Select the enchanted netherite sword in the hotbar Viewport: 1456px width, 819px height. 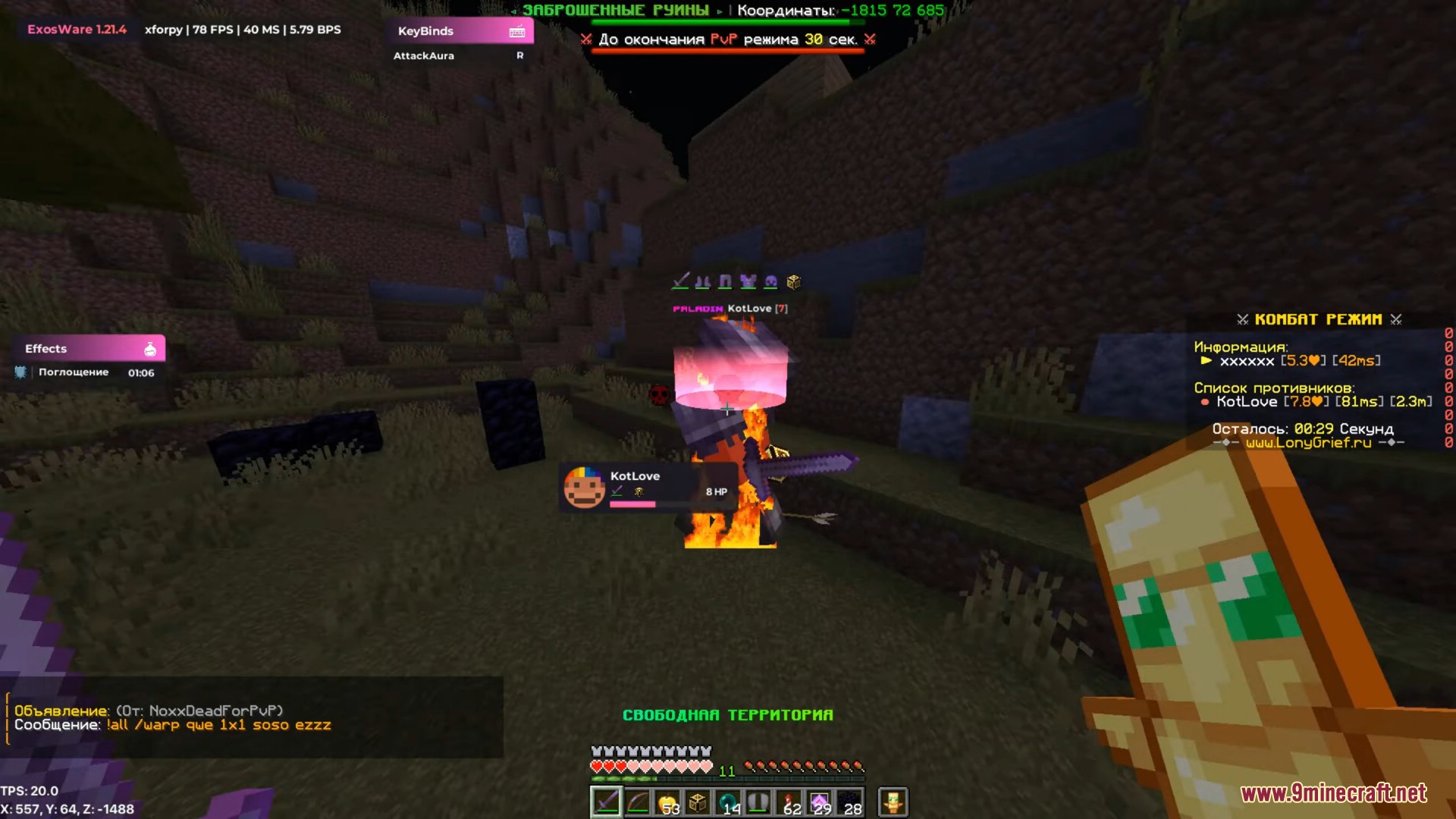(x=605, y=802)
